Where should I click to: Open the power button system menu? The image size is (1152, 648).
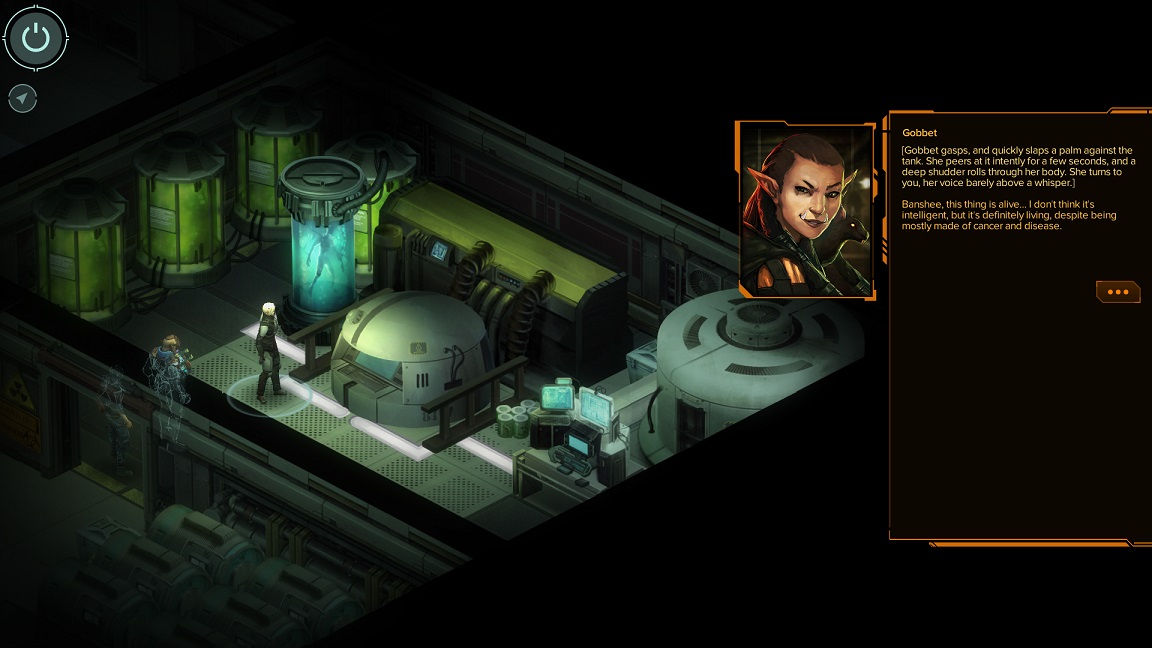[36, 38]
